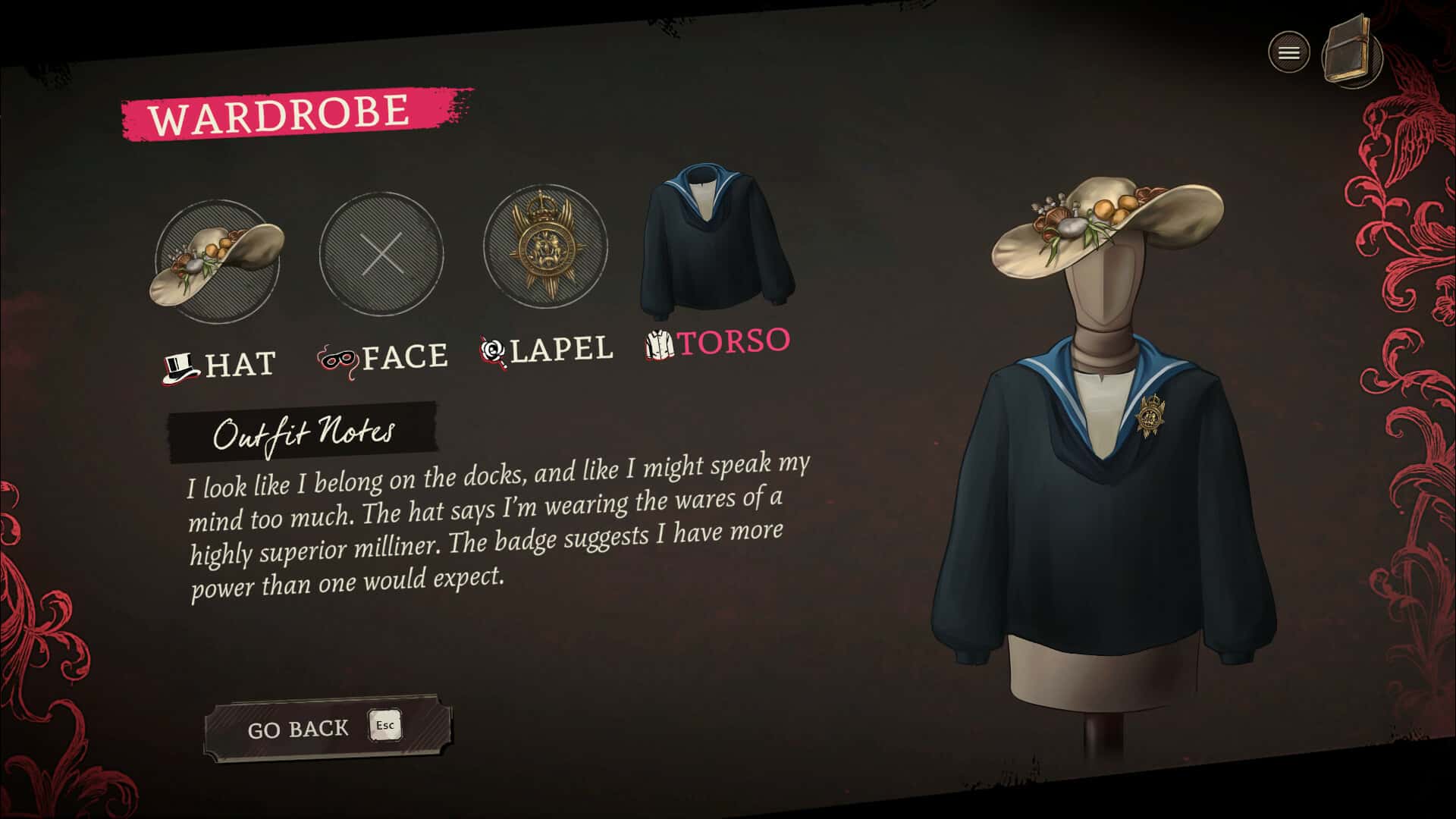This screenshot has height=819, width=1456.
Task: Switch to the TORSO category tab
Action: (734, 341)
